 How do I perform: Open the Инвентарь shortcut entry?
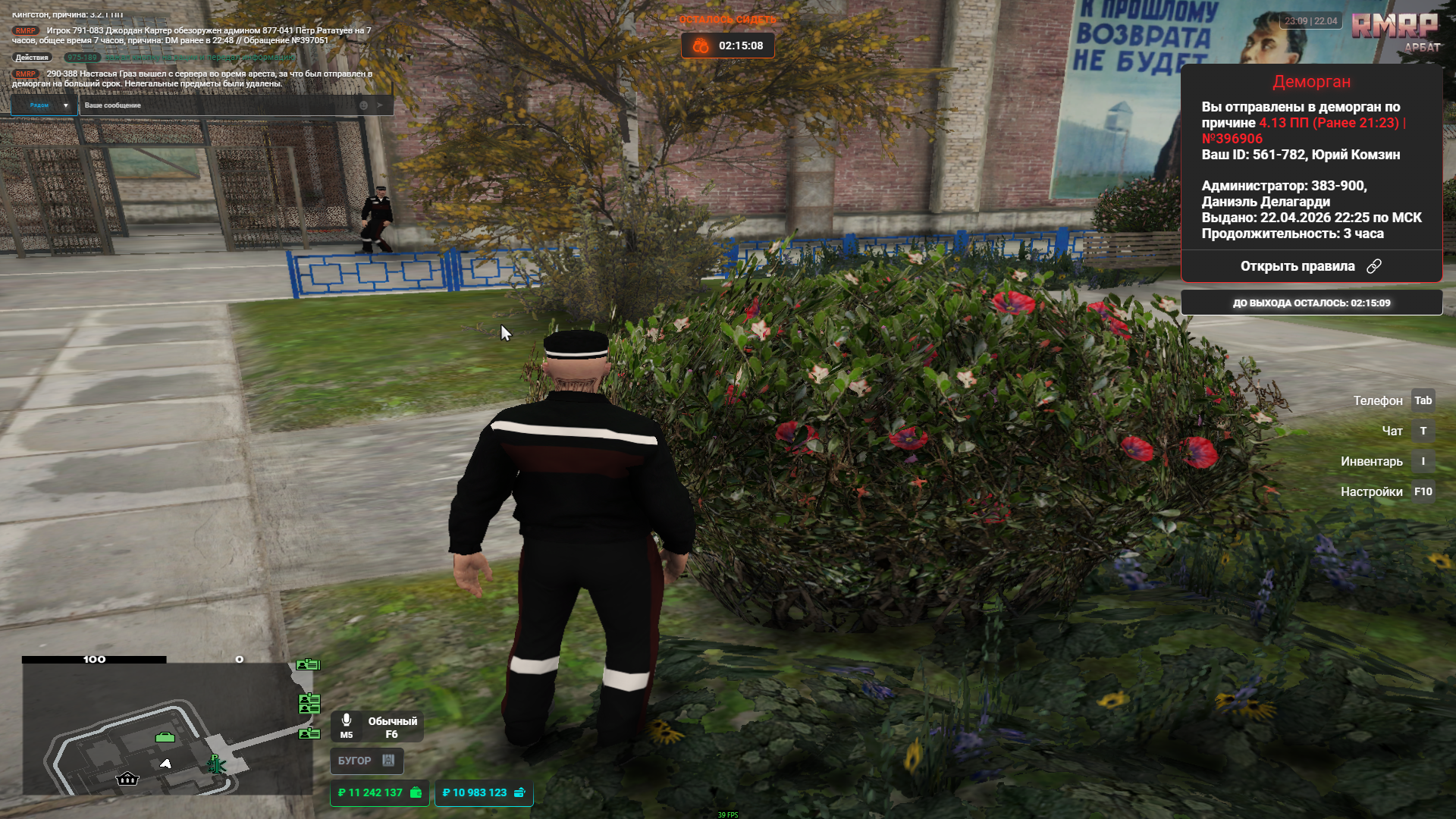[x=1386, y=461]
